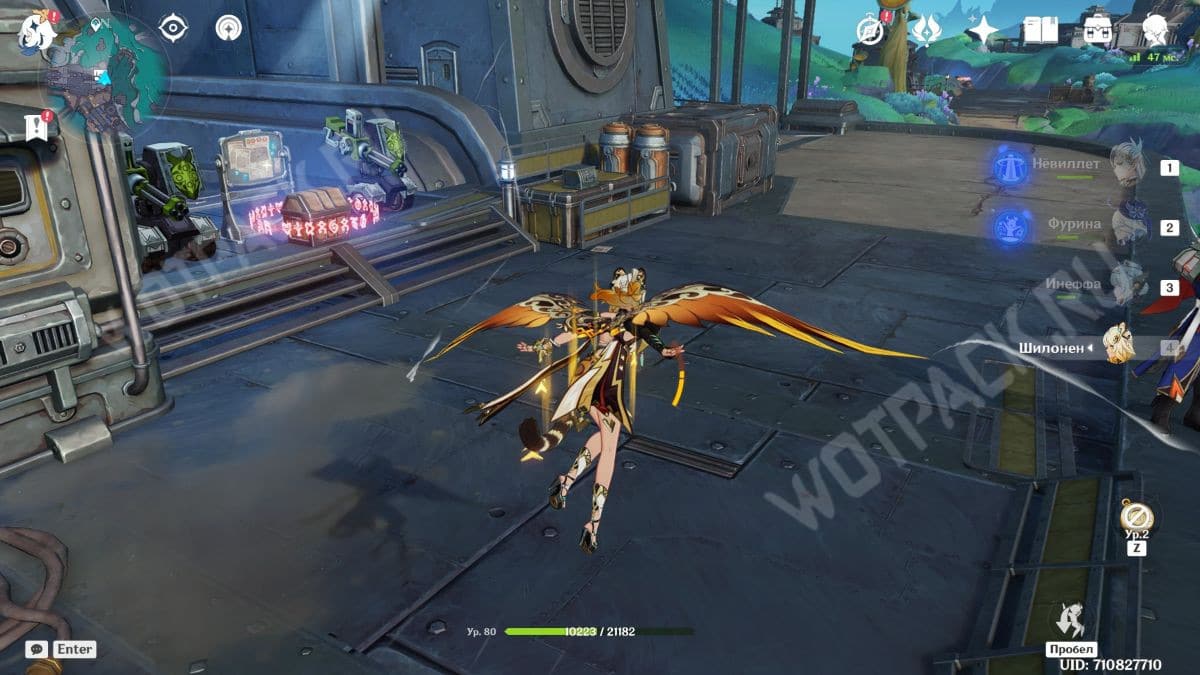Activate Фурина's glowing burst icon

pos(1014,226)
